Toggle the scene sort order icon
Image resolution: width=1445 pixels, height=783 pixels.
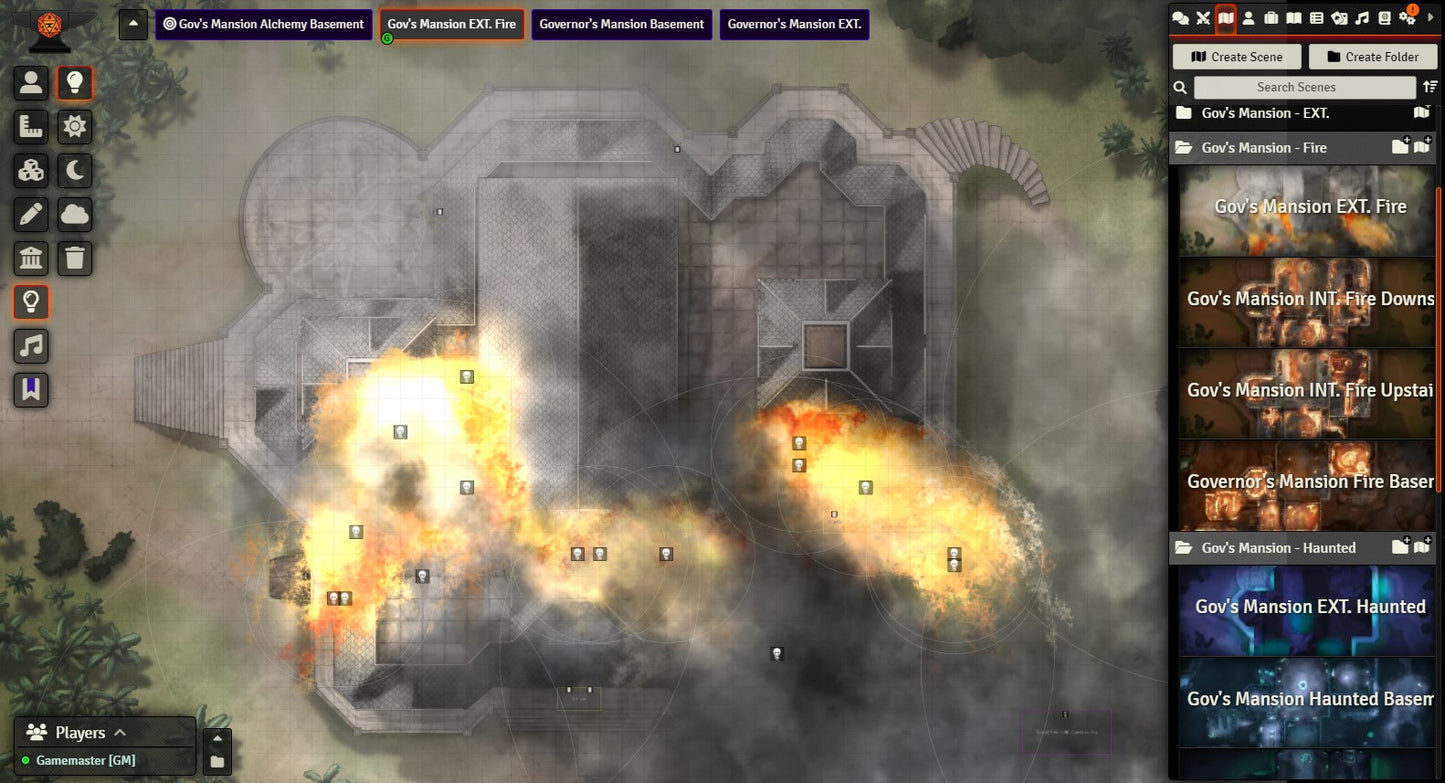pyautogui.click(x=1430, y=88)
